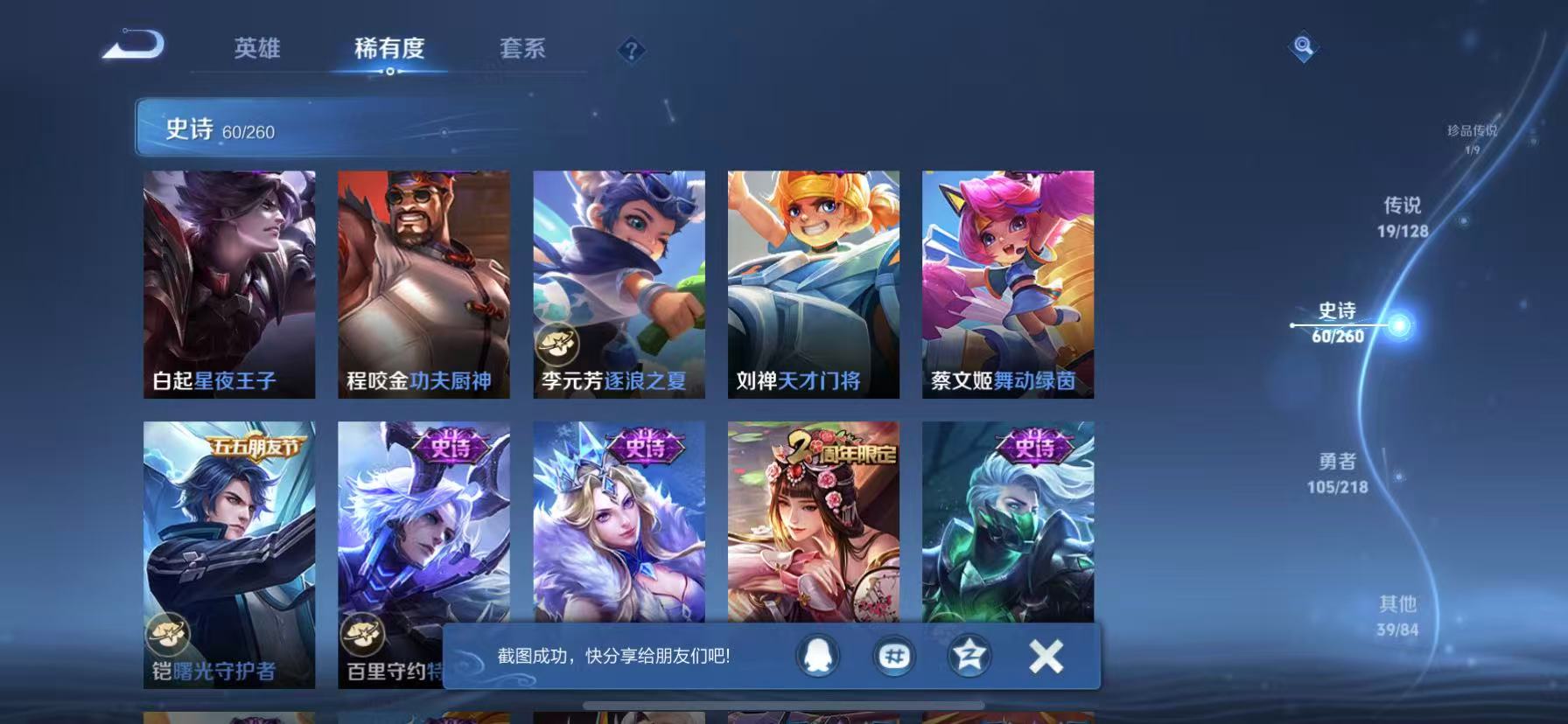The image size is (1568, 724).
Task: Dismiss the share bar with the X
Action: tap(1044, 656)
